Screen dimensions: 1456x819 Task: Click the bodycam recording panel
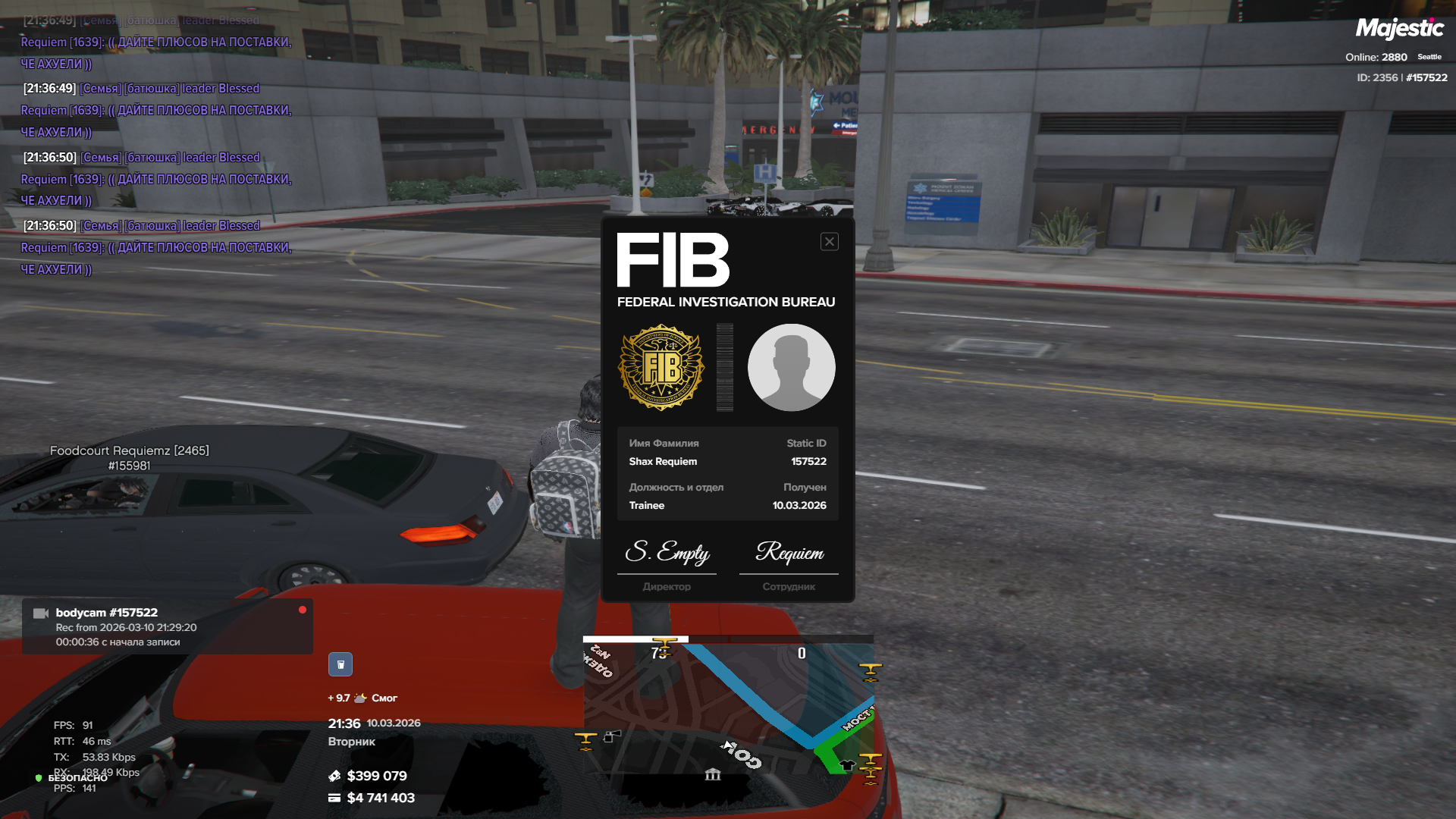tap(168, 627)
